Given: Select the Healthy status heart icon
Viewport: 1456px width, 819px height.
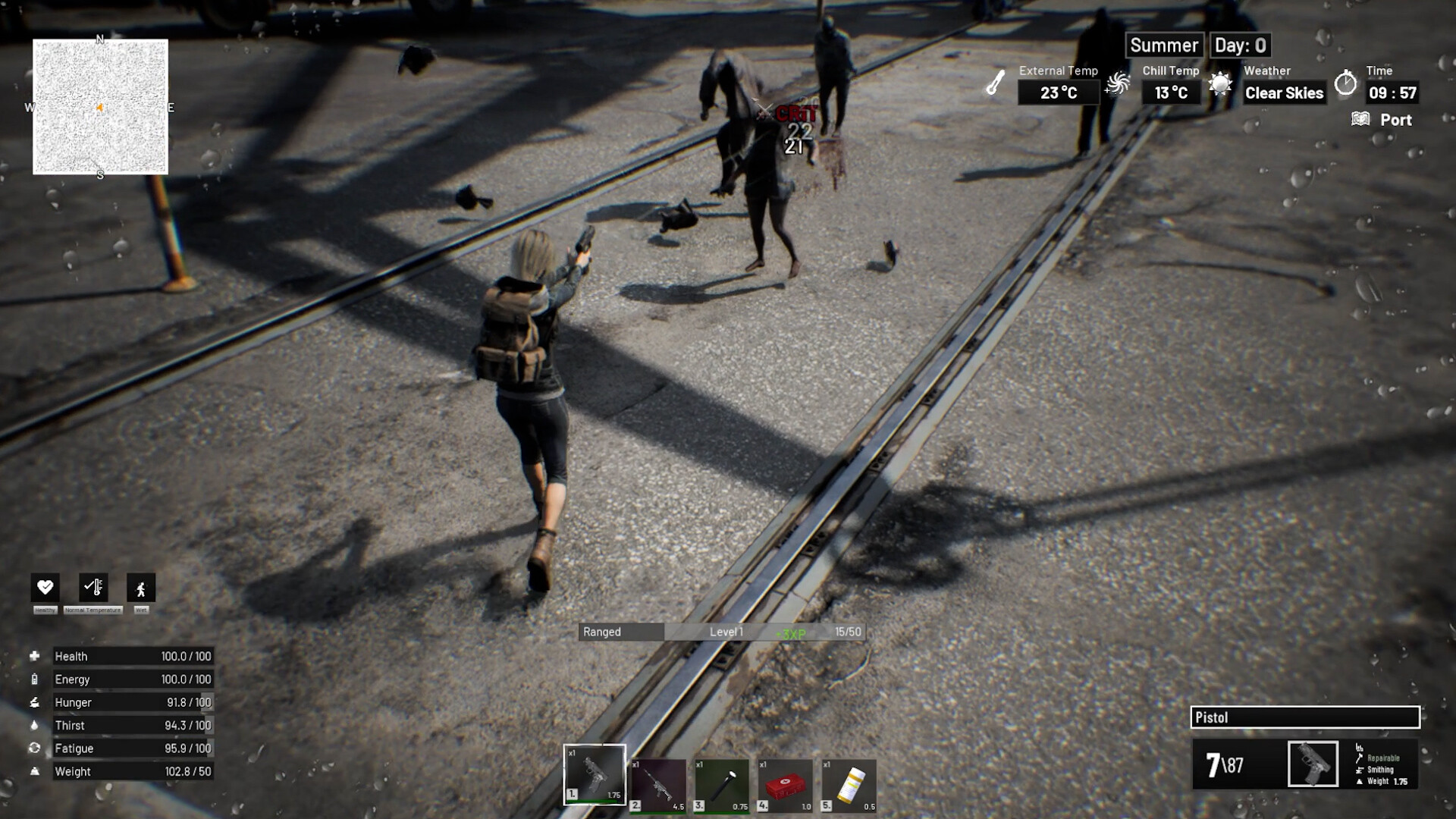Looking at the screenshot, I should click(x=45, y=587).
